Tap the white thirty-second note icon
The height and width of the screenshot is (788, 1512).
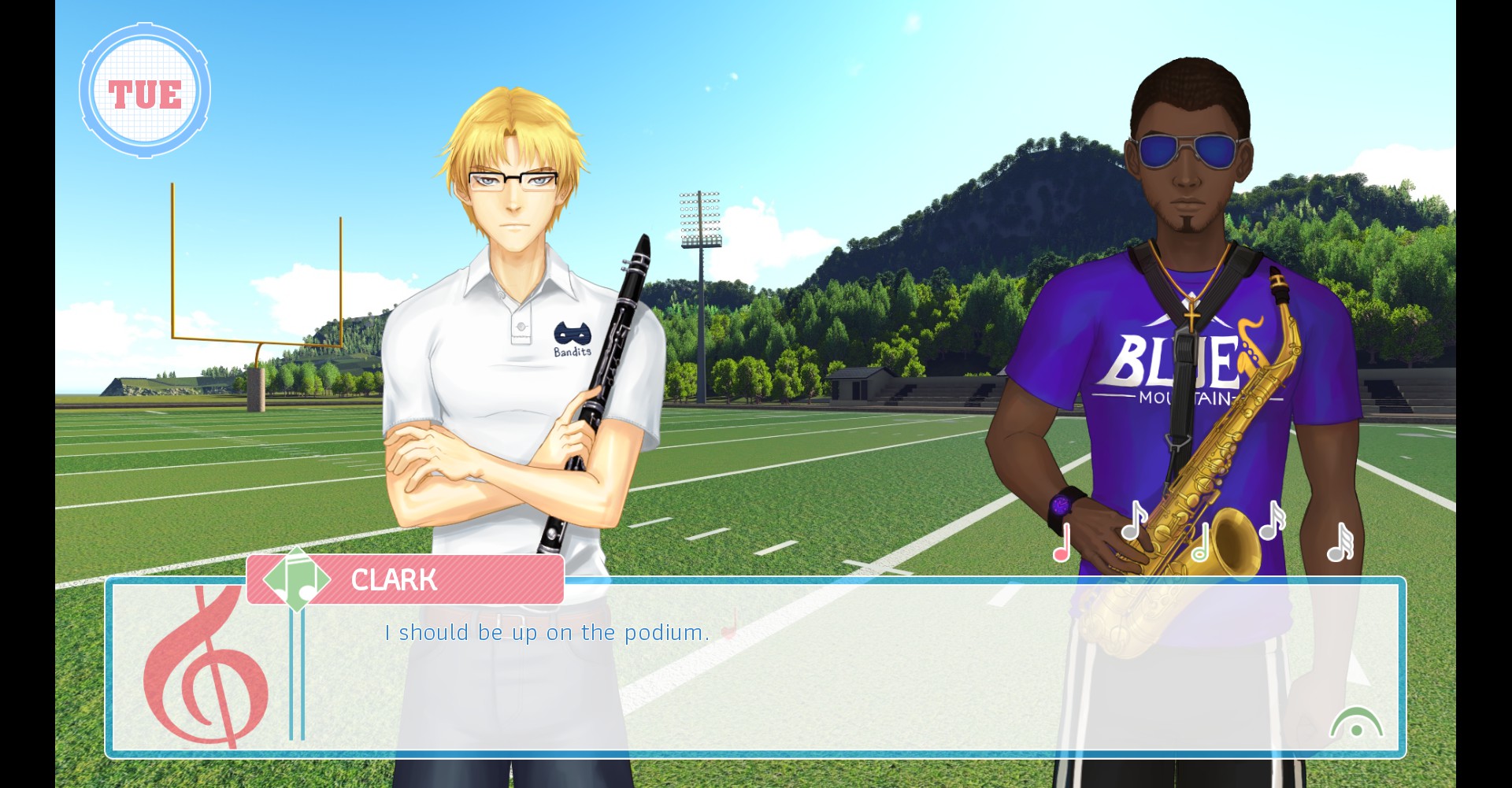pos(1340,543)
